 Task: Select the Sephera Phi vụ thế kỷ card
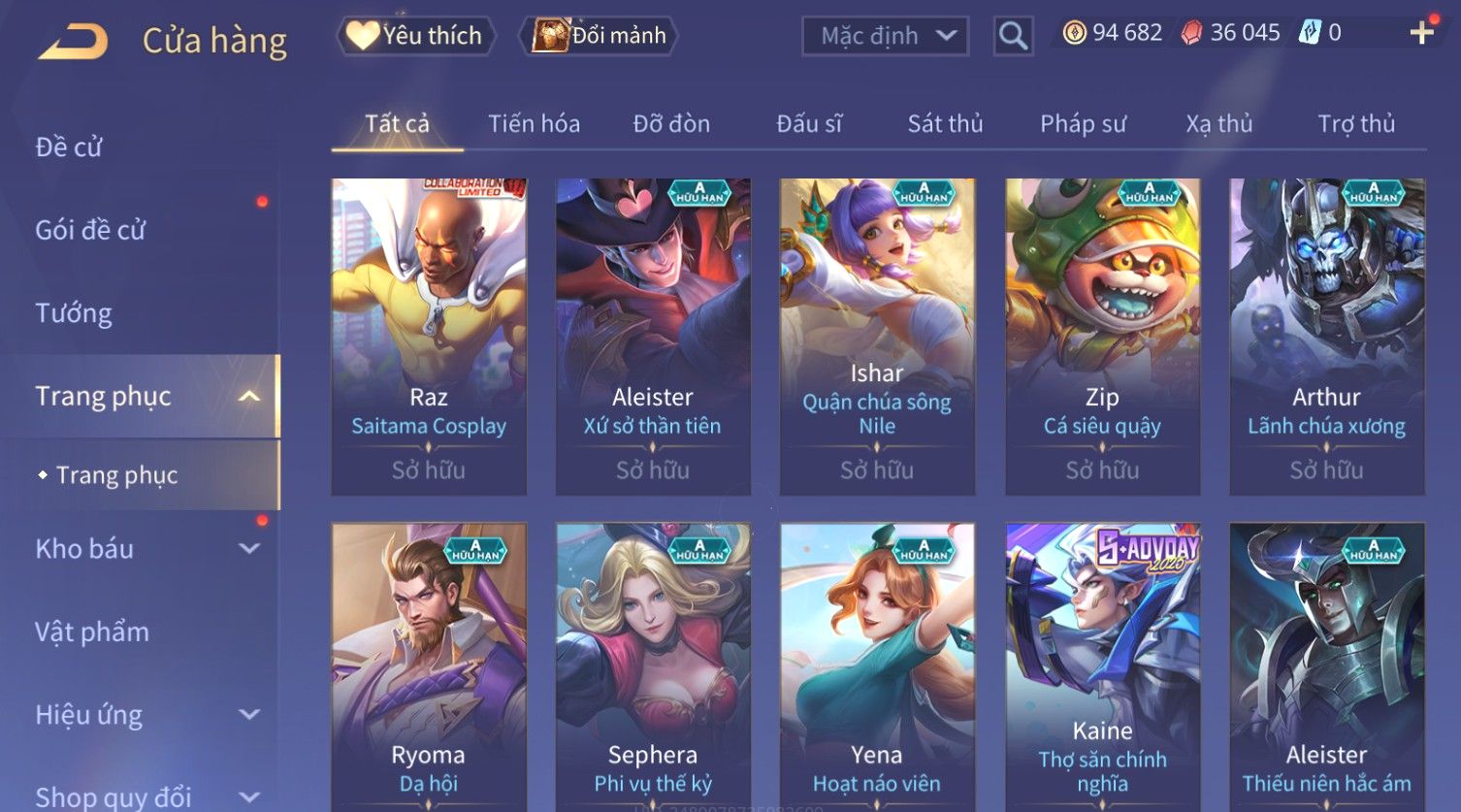click(x=653, y=669)
